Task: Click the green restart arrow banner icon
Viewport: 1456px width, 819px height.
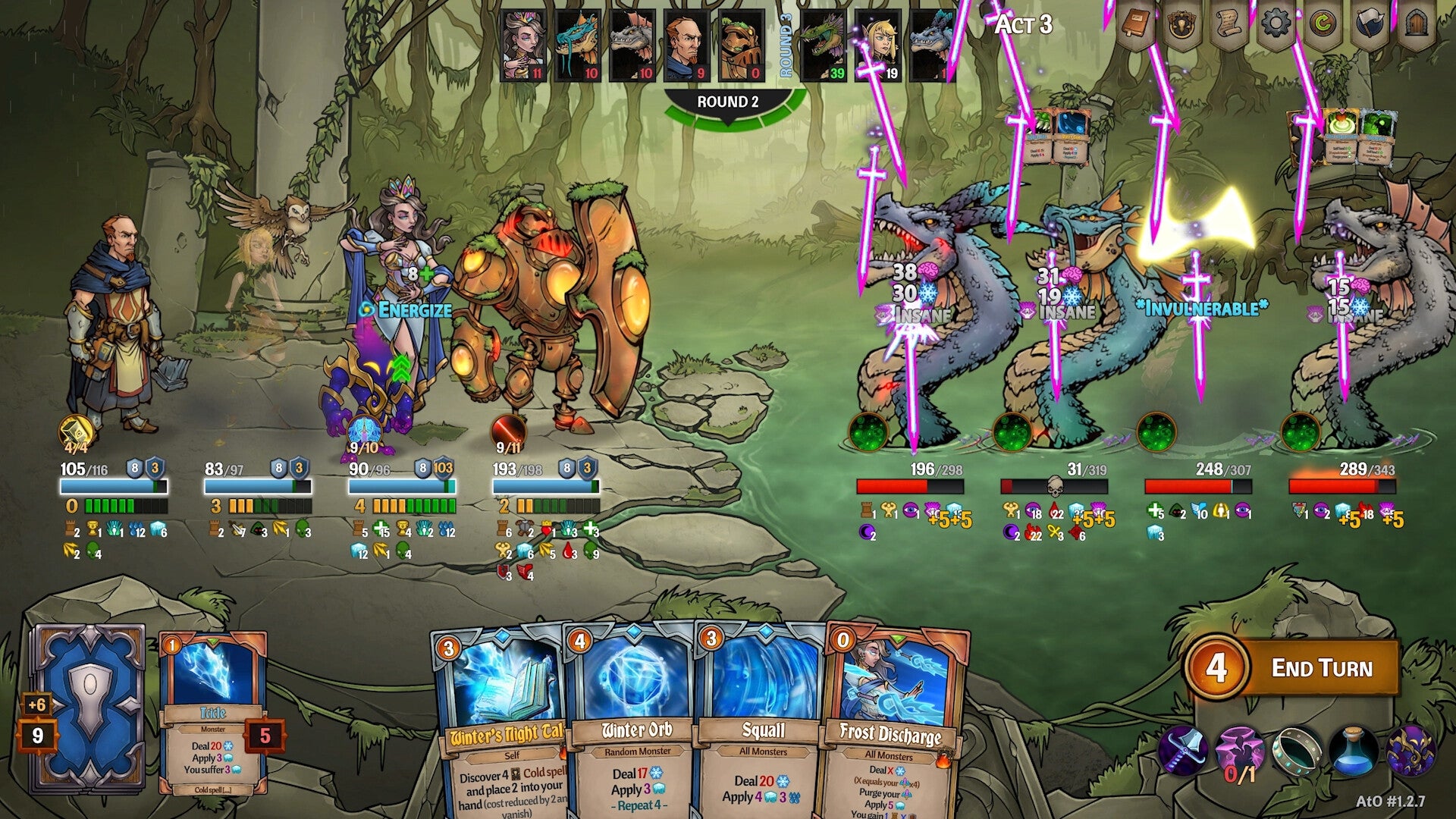Action: tap(1324, 24)
